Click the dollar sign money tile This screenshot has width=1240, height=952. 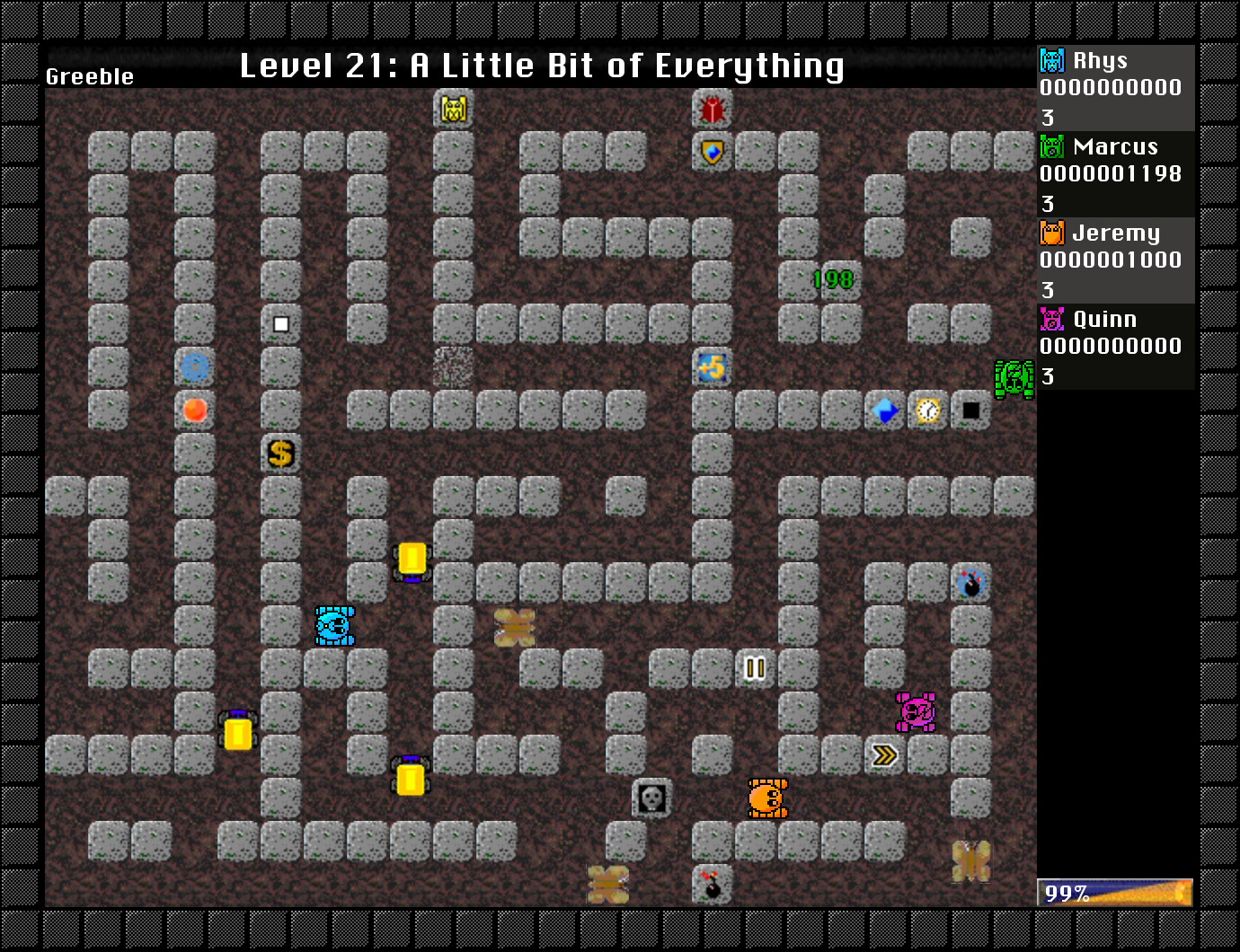[x=280, y=454]
